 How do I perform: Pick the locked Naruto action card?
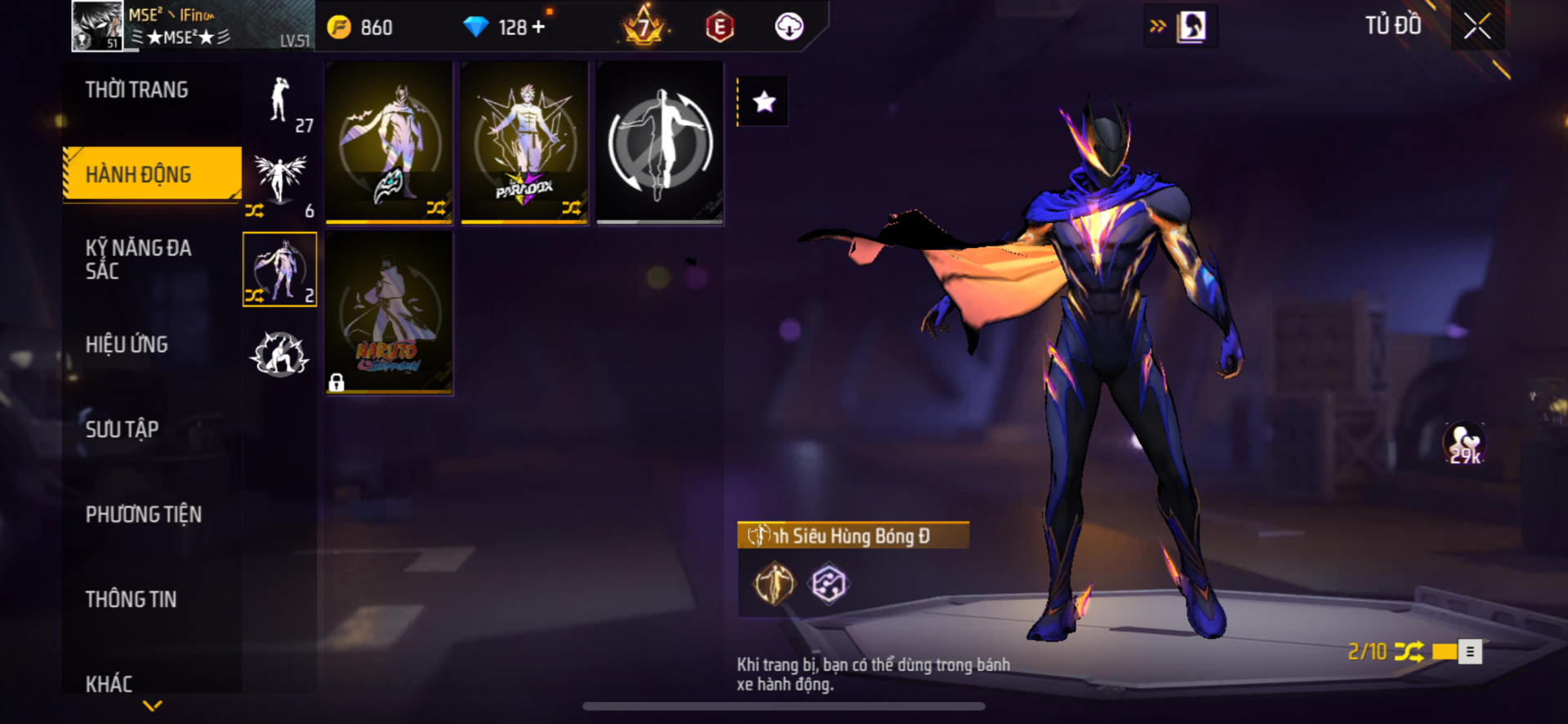[390, 313]
